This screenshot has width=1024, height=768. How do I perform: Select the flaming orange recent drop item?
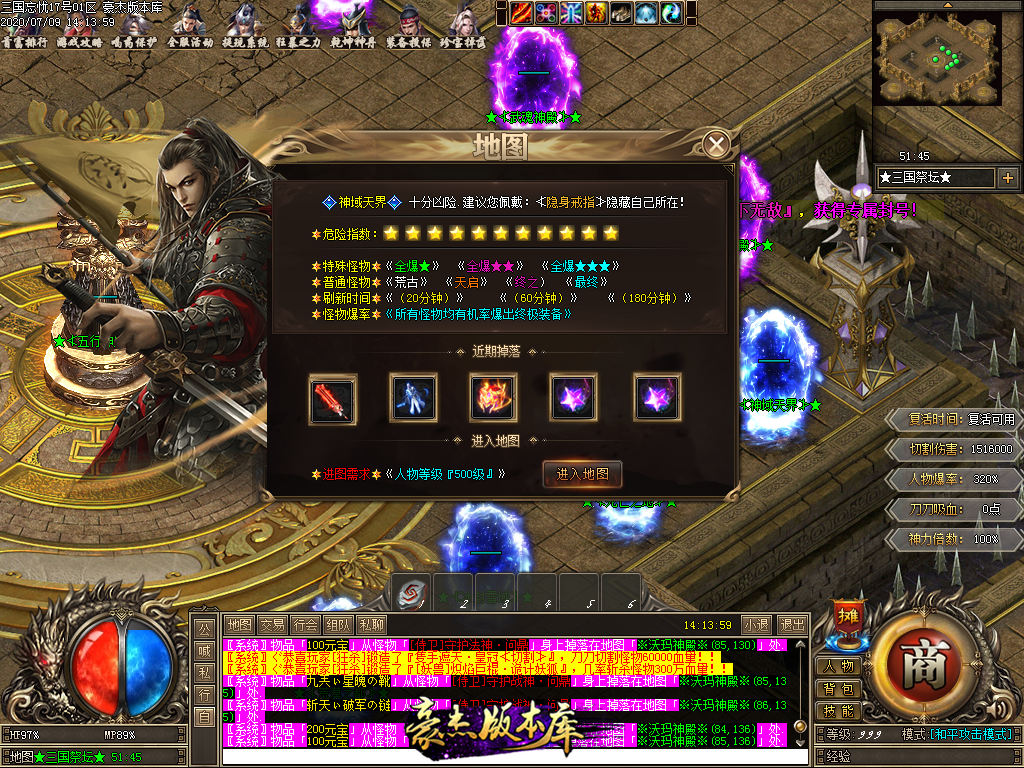pyautogui.click(x=494, y=397)
